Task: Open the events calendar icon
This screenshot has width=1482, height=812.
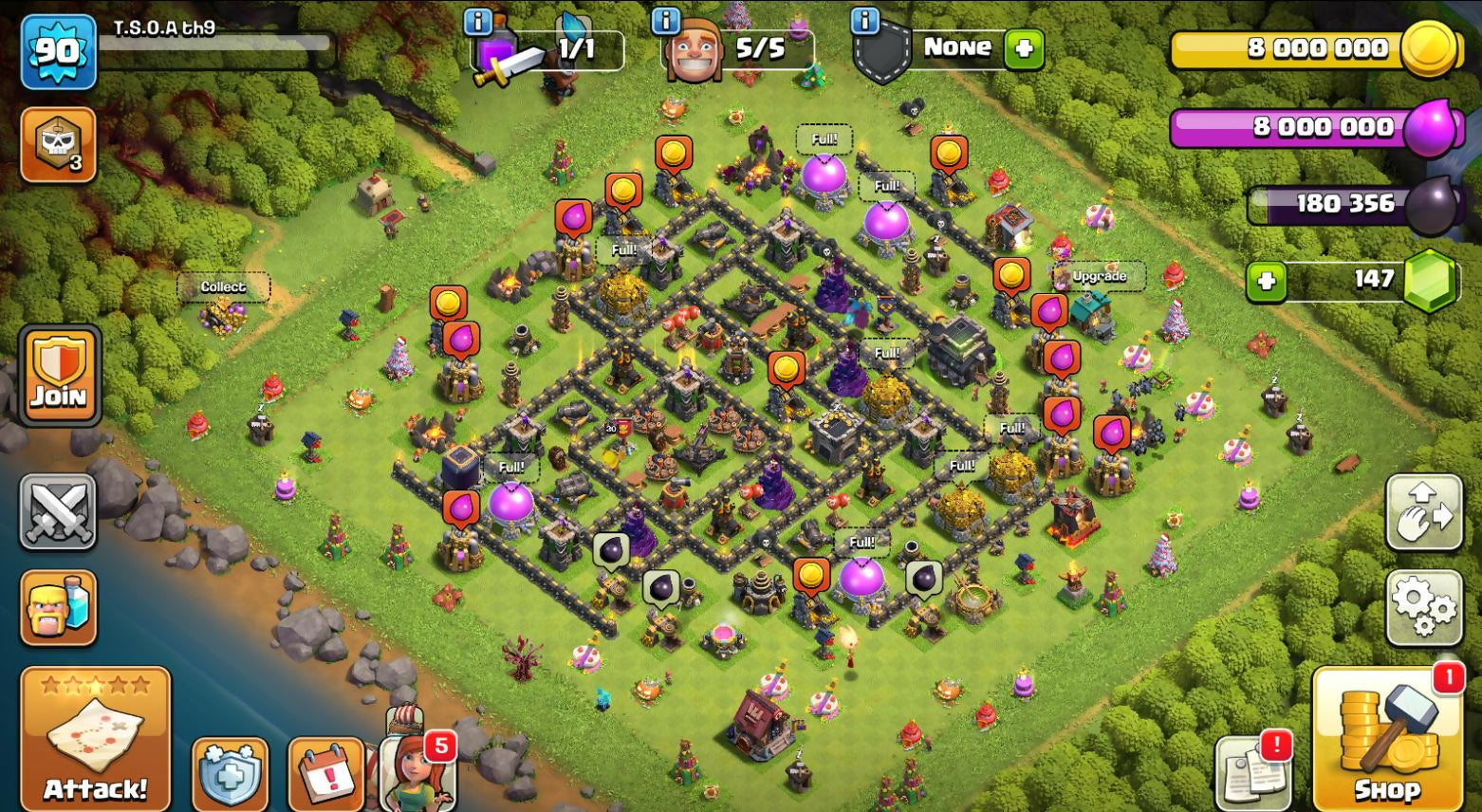Action: coord(325,774)
